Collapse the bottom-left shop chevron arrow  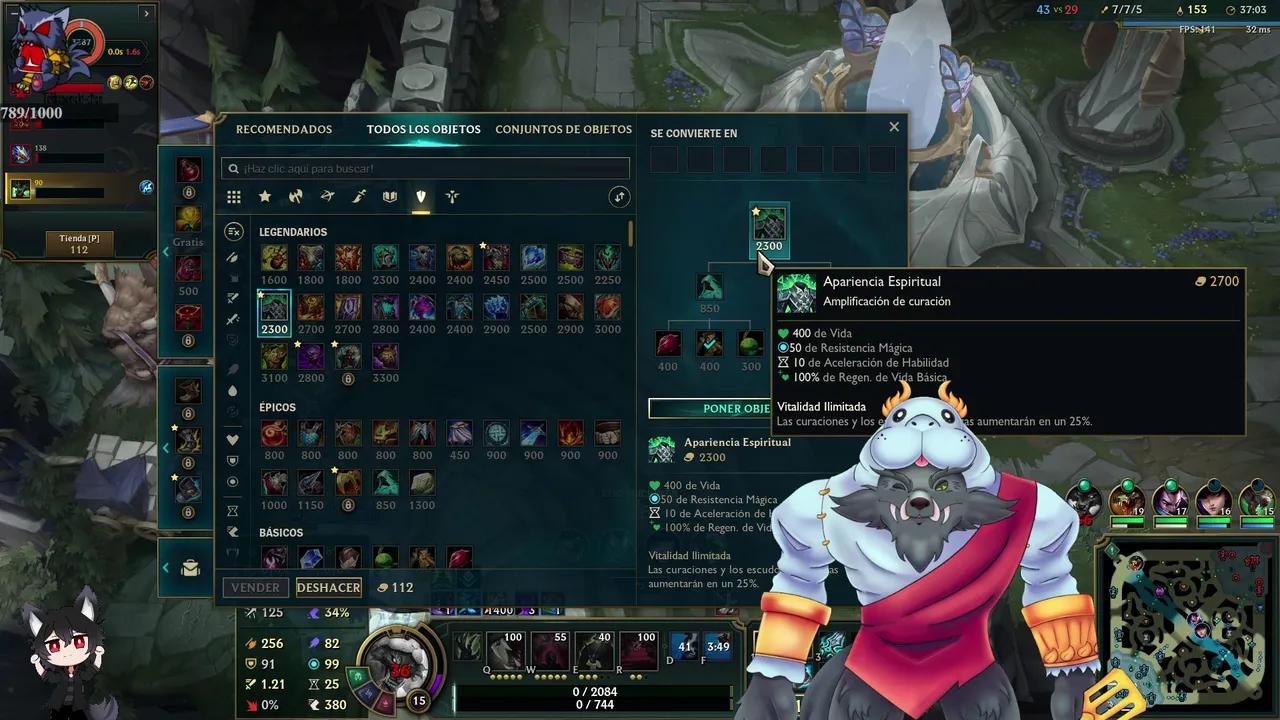pyautogui.click(x=166, y=566)
